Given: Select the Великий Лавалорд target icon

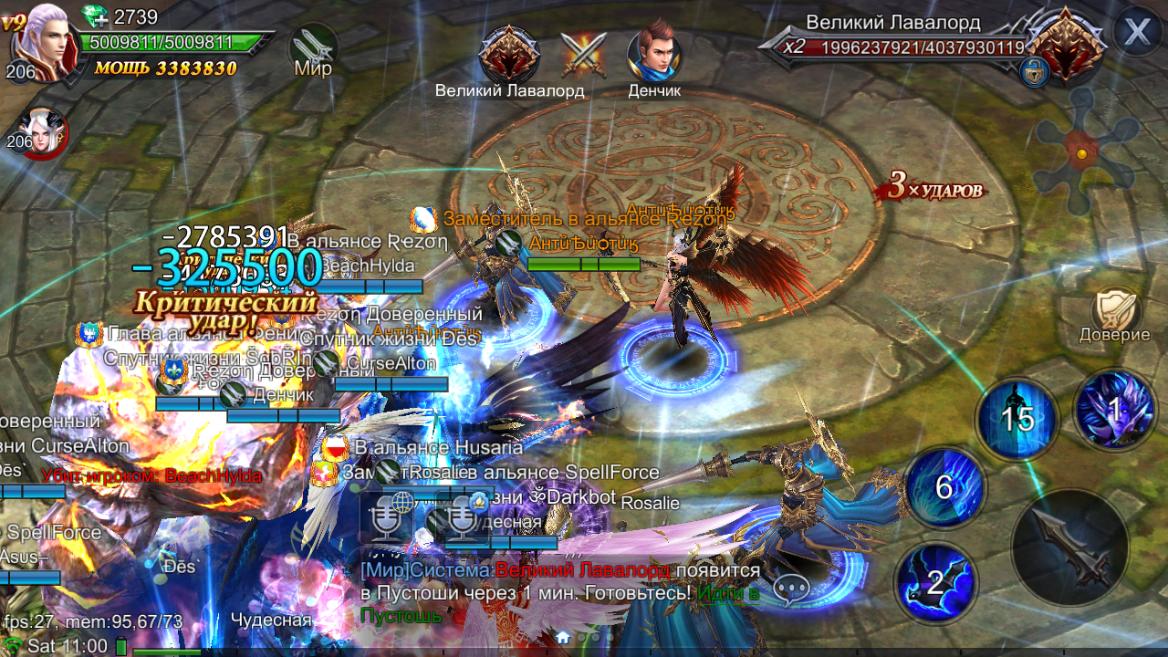Looking at the screenshot, I should 509,54.
